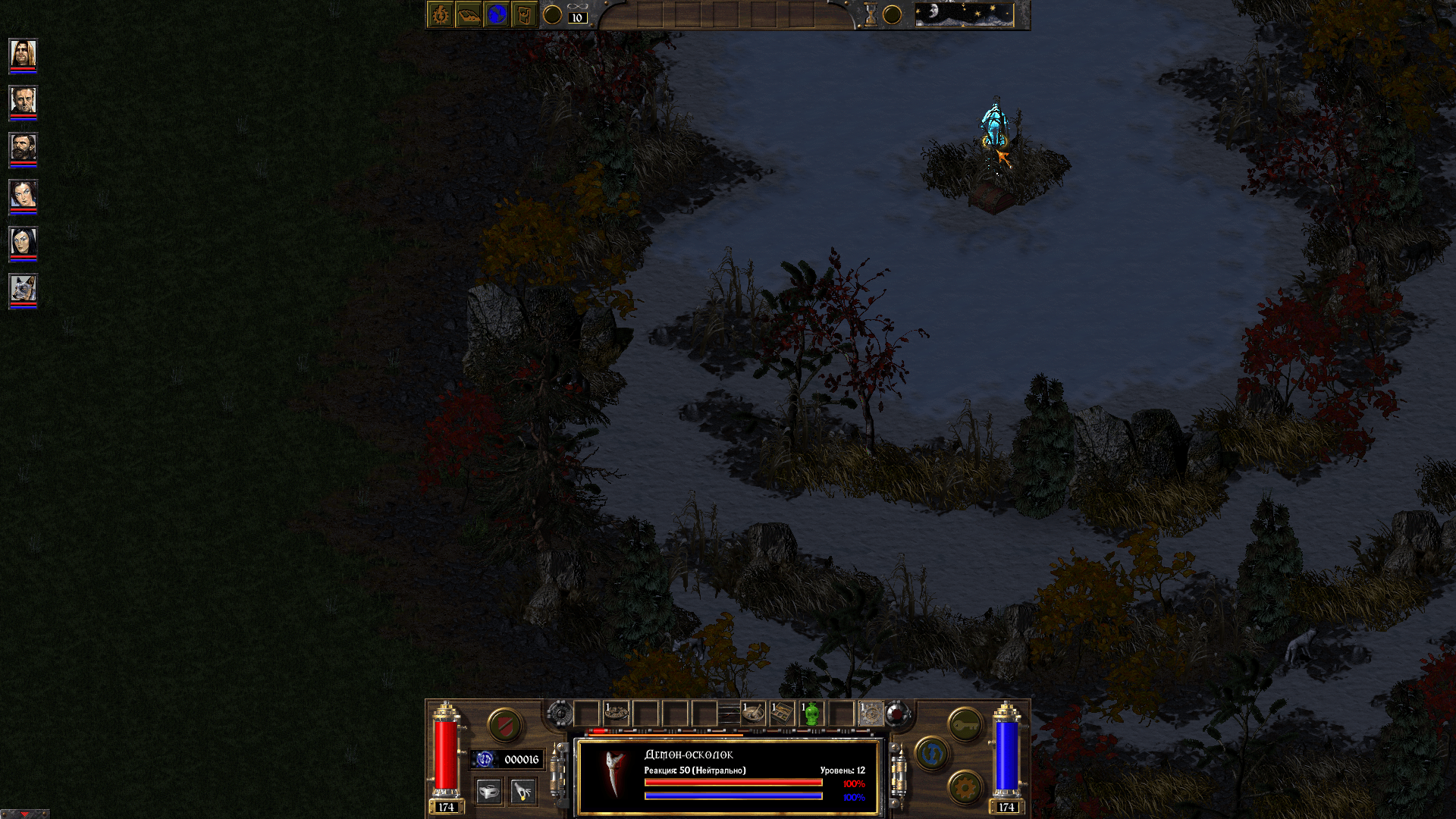Select the mortar and pestle quick item
1456x819 pixels.
tap(754, 714)
